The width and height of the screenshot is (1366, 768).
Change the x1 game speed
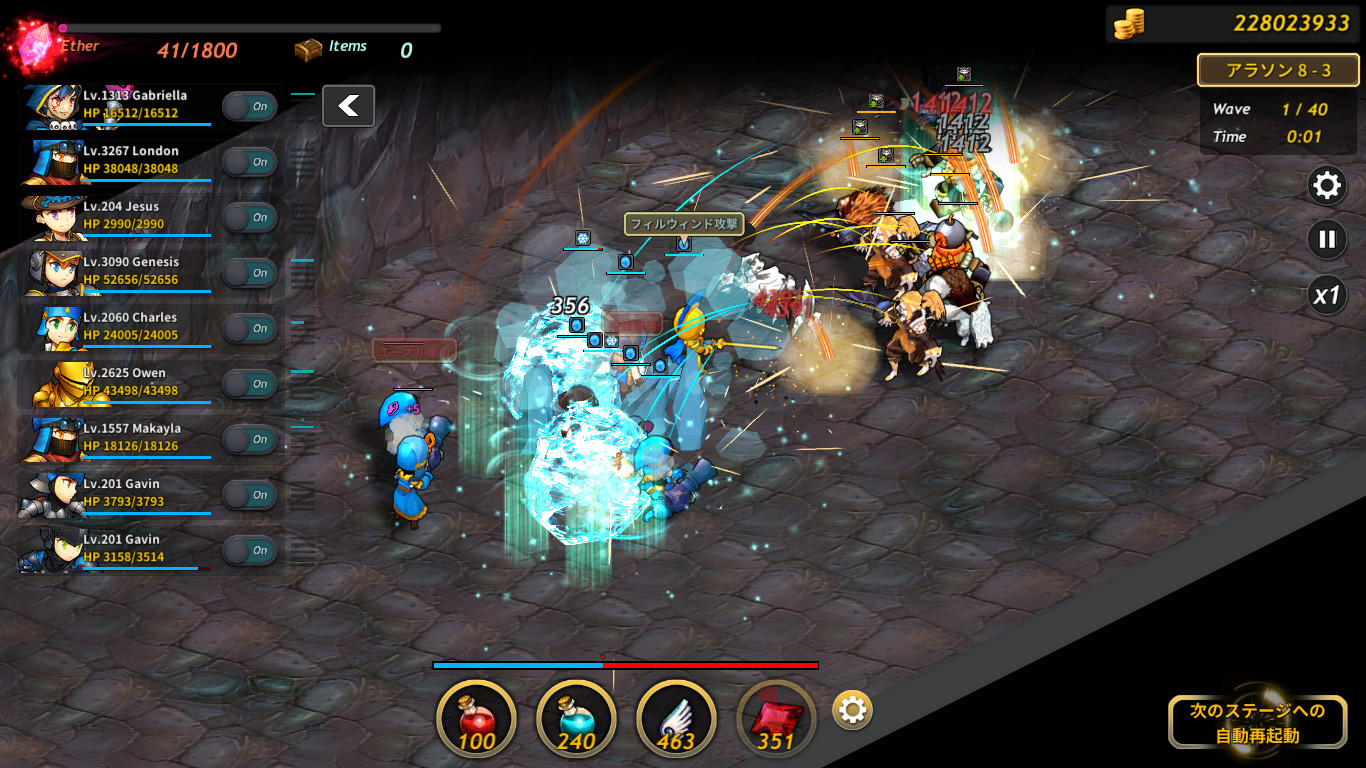point(1327,296)
